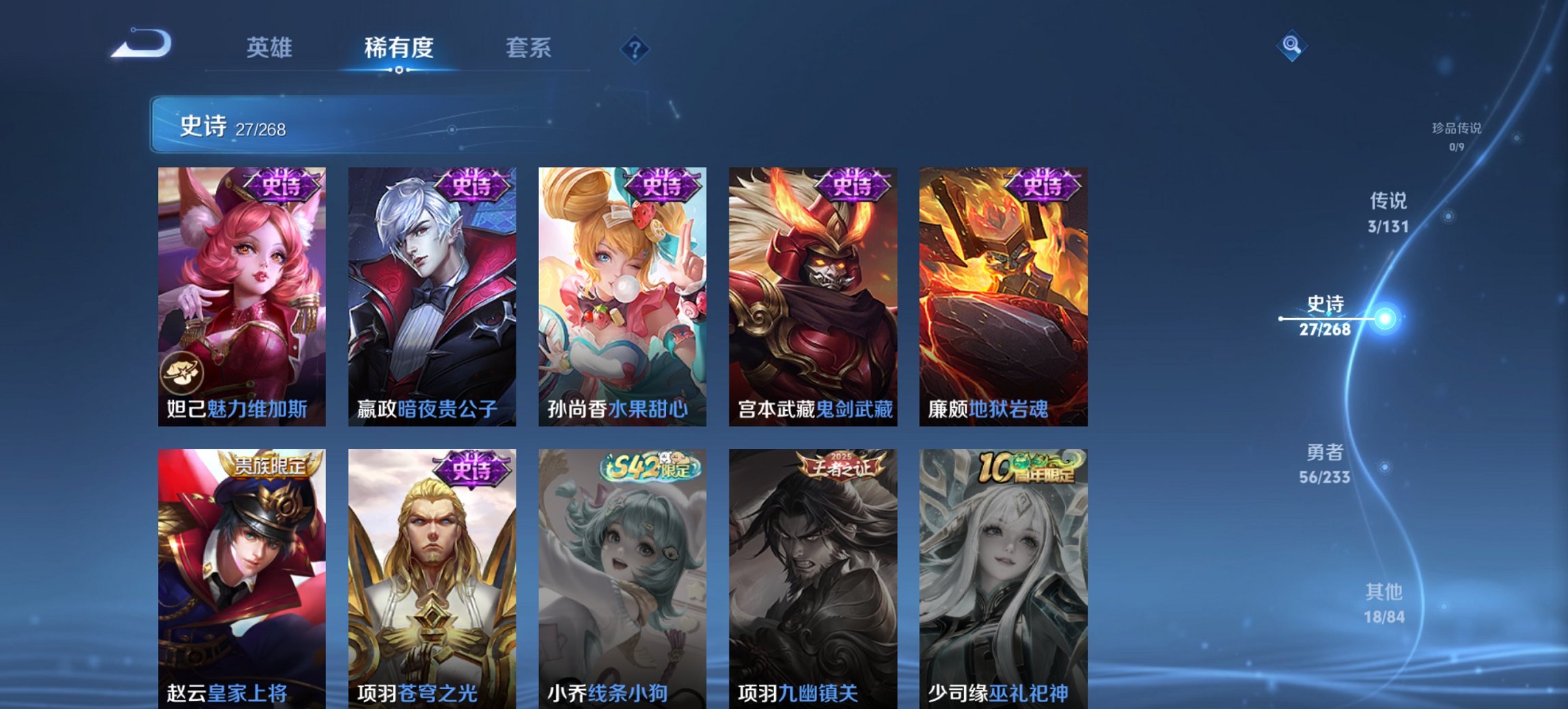Image resolution: width=1568 pixels, height=709 pixels.
Task: Open help via the question mark icon
Action: (633, 46)
